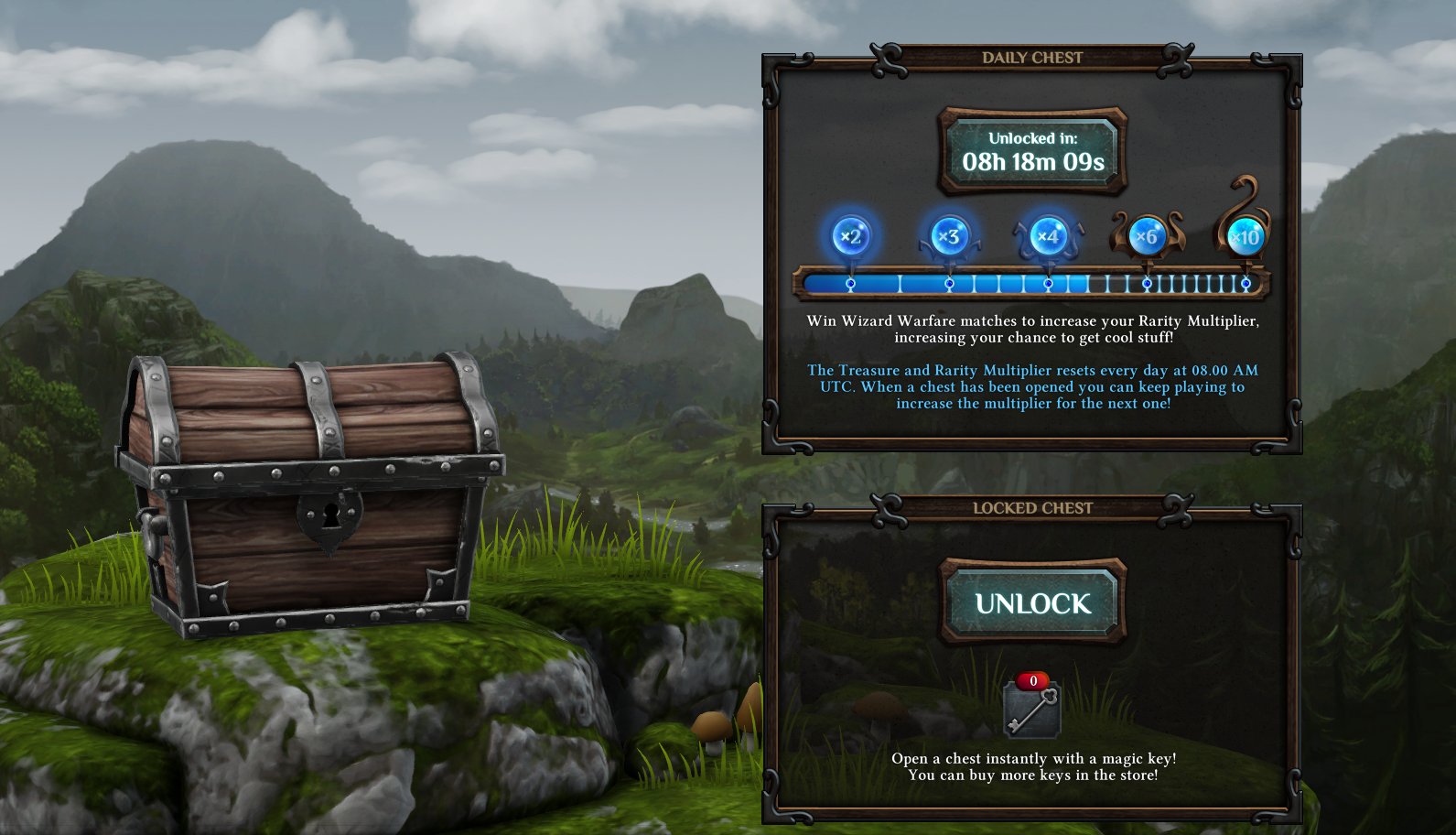Expand the Daily Chest panel header

(1031, 57)
